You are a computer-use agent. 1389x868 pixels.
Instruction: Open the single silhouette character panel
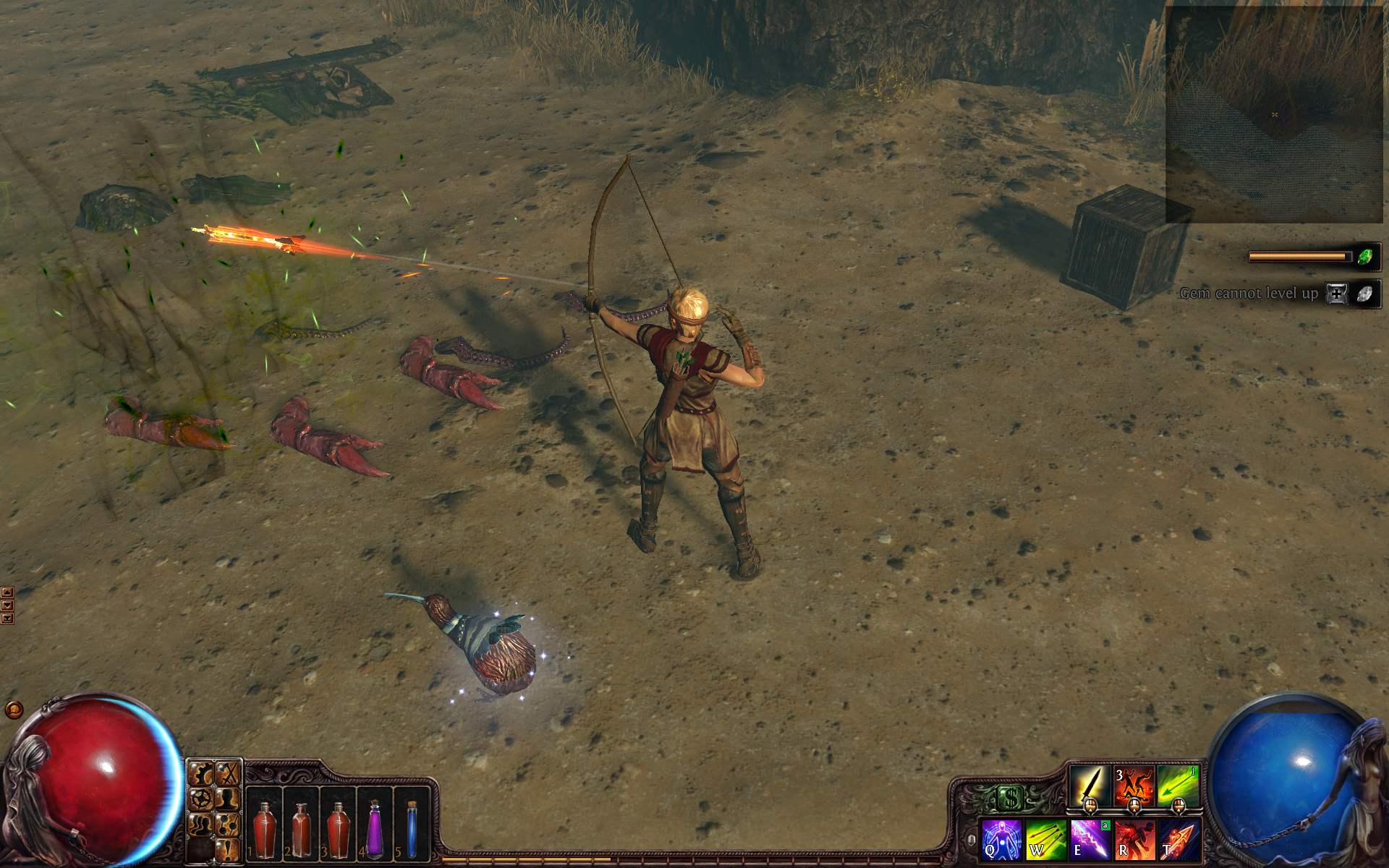[x=229, y=799]
